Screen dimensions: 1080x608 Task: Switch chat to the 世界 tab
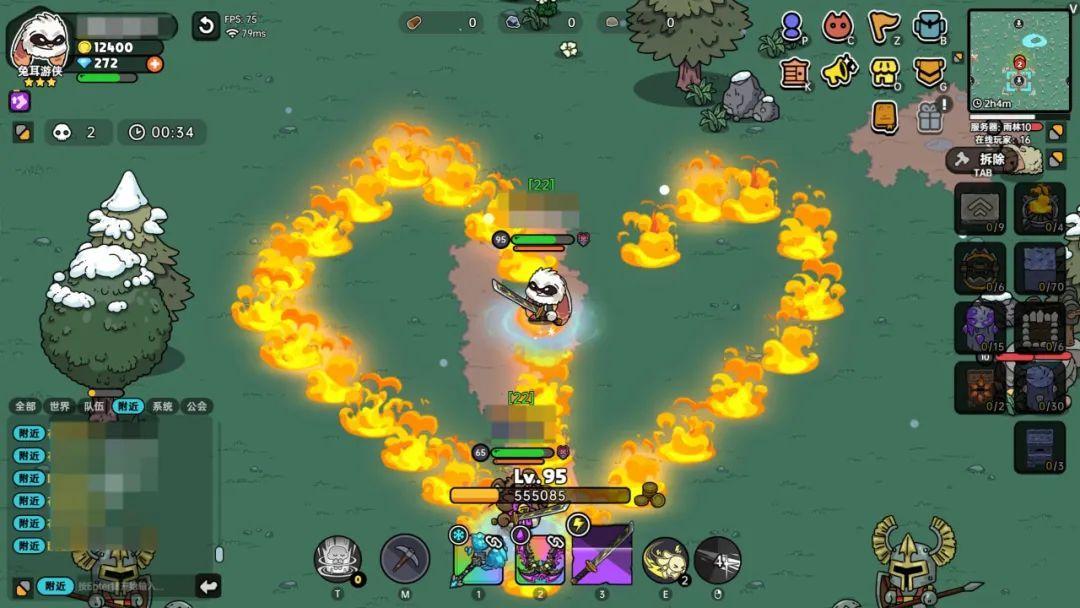pyautogui.click(x=61, y=406)
